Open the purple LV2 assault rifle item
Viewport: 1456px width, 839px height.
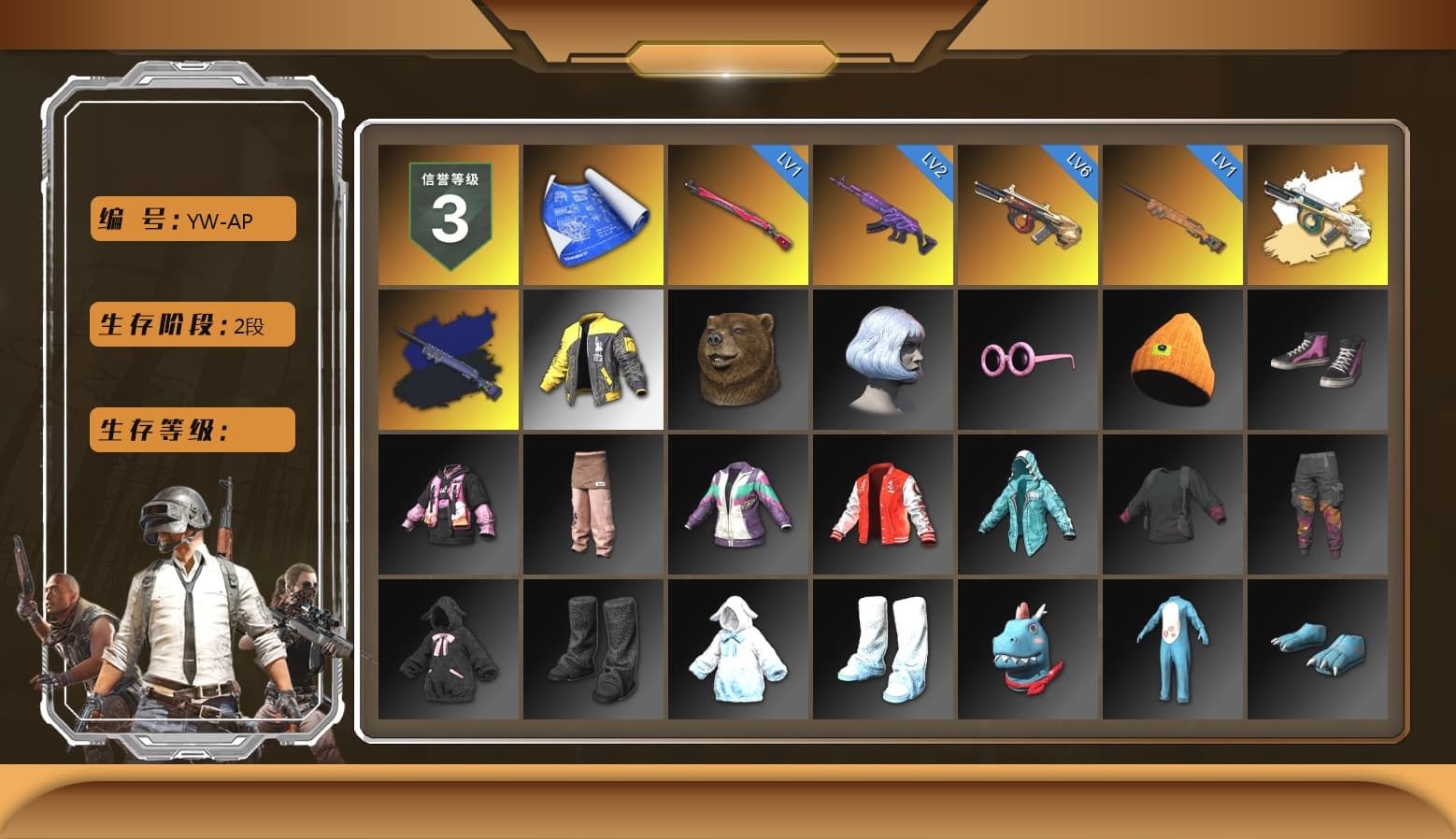pyautogui.click(x=880, y=214)
